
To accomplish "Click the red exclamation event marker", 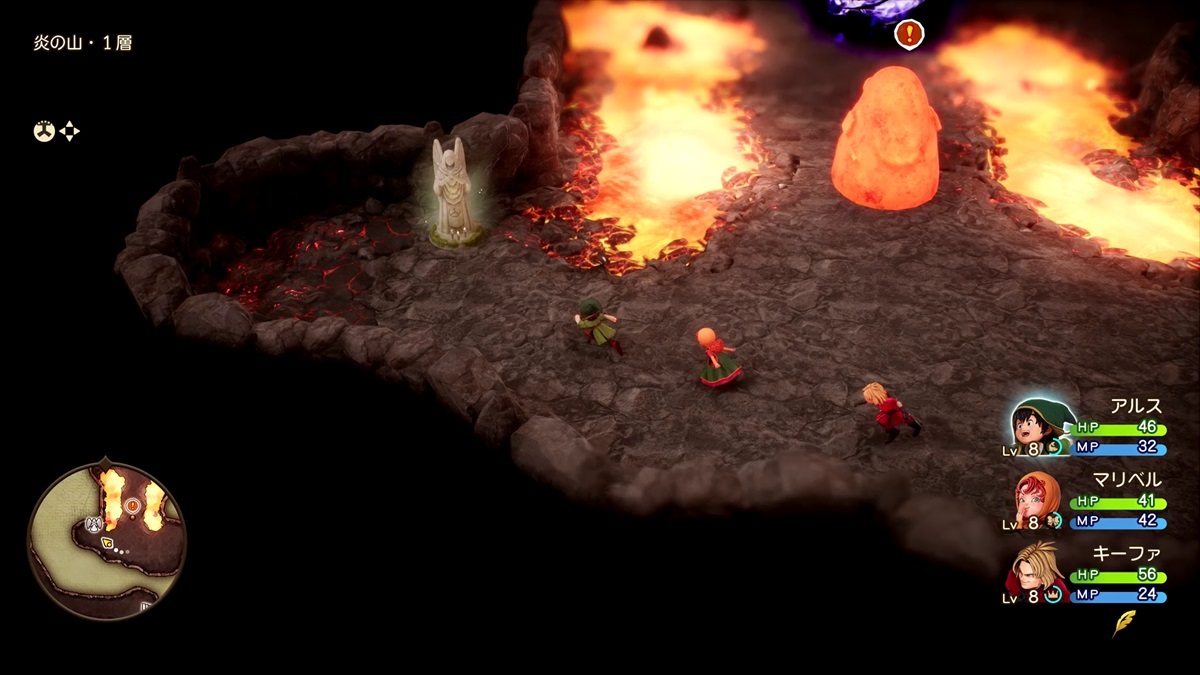I will [908, 35].
